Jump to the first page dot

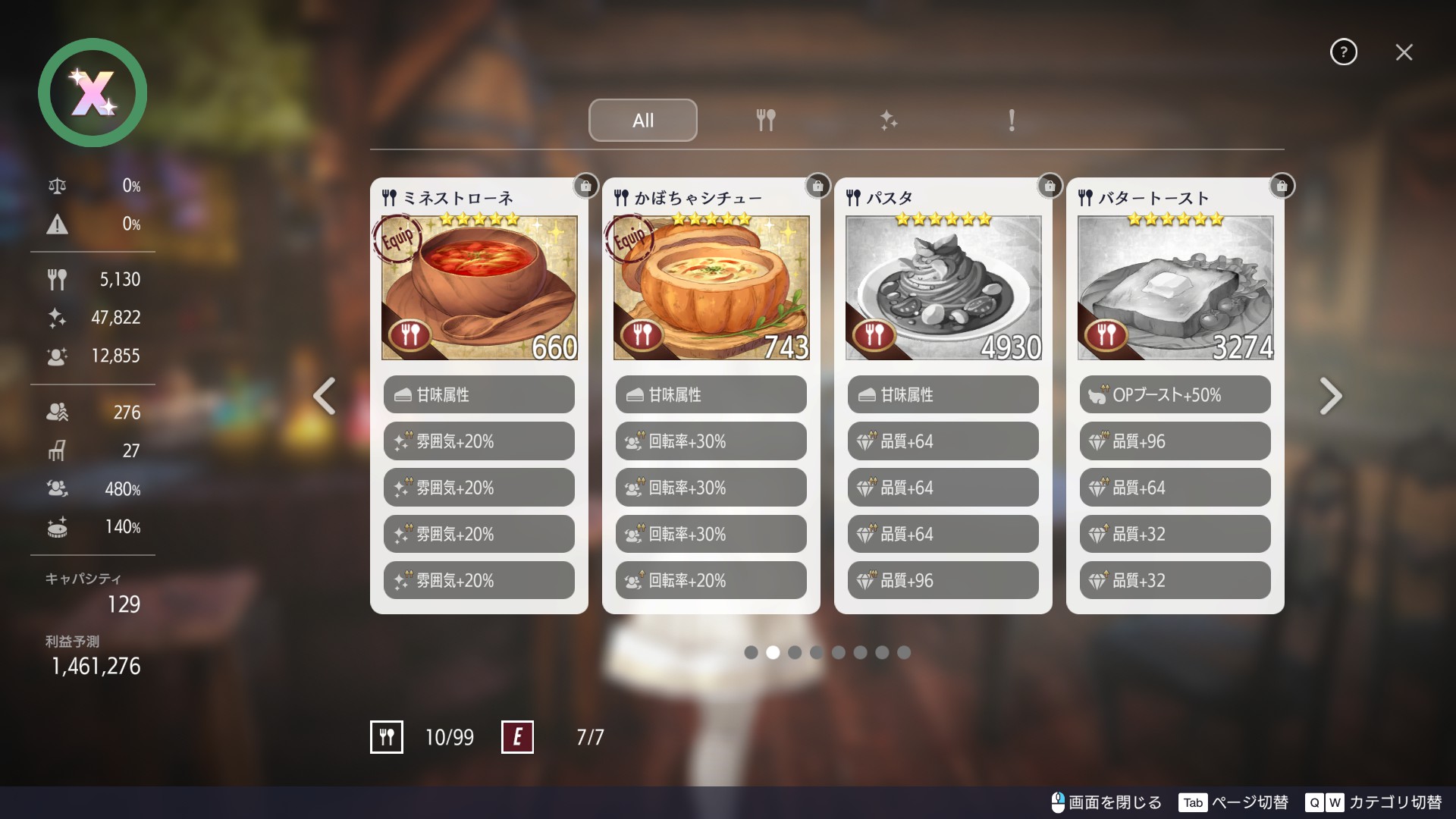[751, 652]
